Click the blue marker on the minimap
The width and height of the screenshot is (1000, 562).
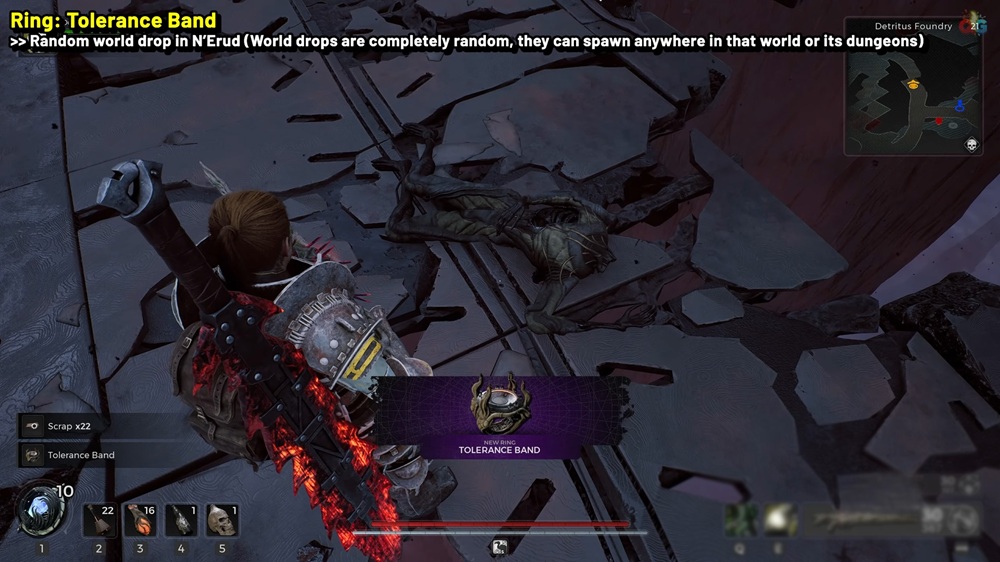(959, 104)
